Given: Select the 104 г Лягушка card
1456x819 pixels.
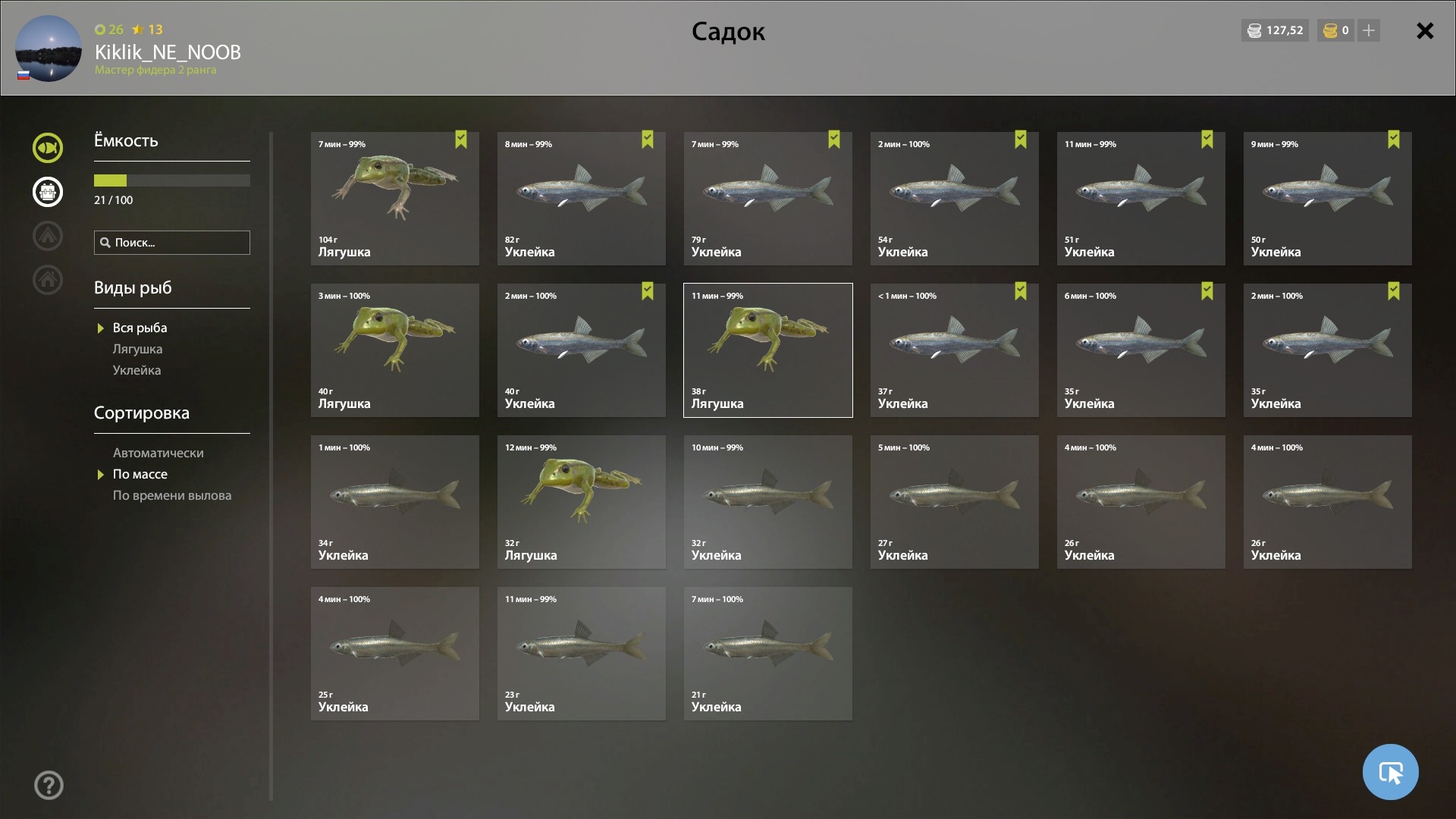Looking at the screenshot, I should click(394, 199).
